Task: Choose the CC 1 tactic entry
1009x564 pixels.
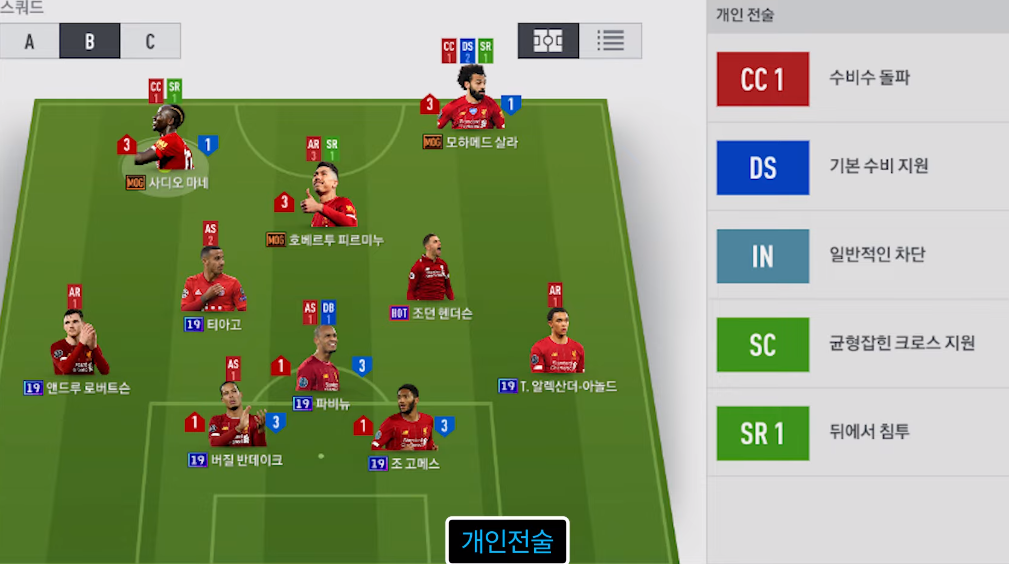Action: (857, 79)
